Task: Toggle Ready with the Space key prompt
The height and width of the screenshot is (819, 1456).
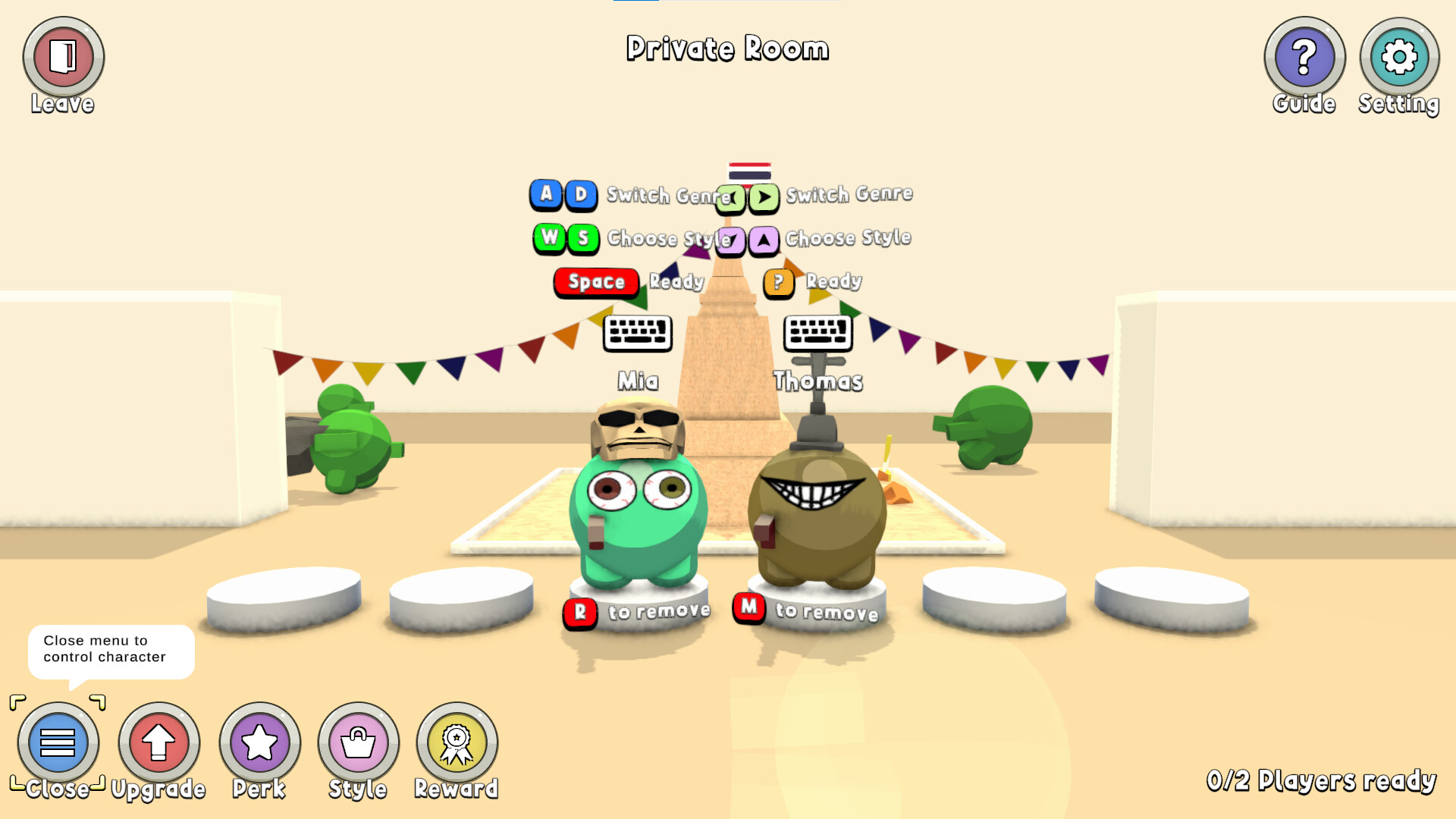Action: click(x=595, y=282)
